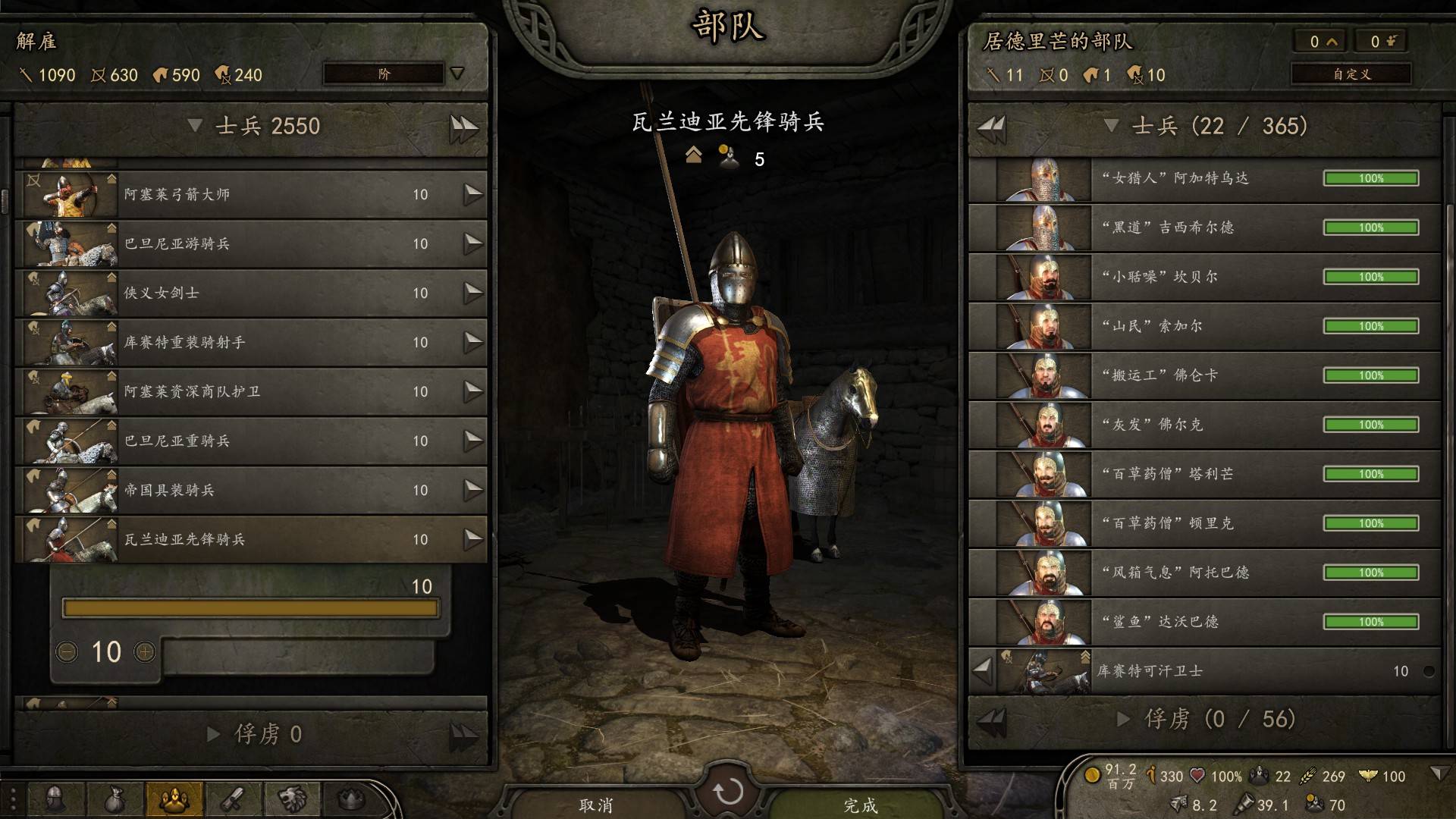Expand the right 俘虏 (0 / 56) section
The image size is (1456, 819).
(x=1124, y=718)
